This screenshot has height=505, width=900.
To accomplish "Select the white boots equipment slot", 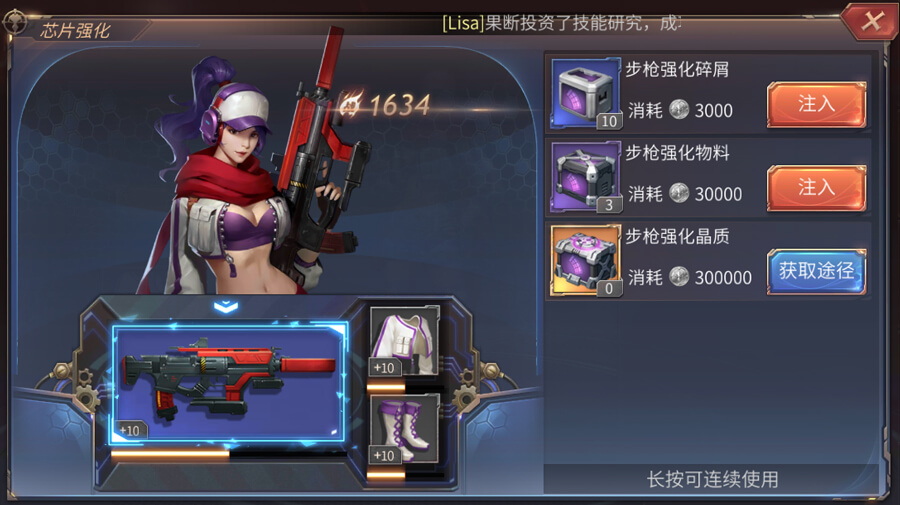I will click(x=405, y=428).
